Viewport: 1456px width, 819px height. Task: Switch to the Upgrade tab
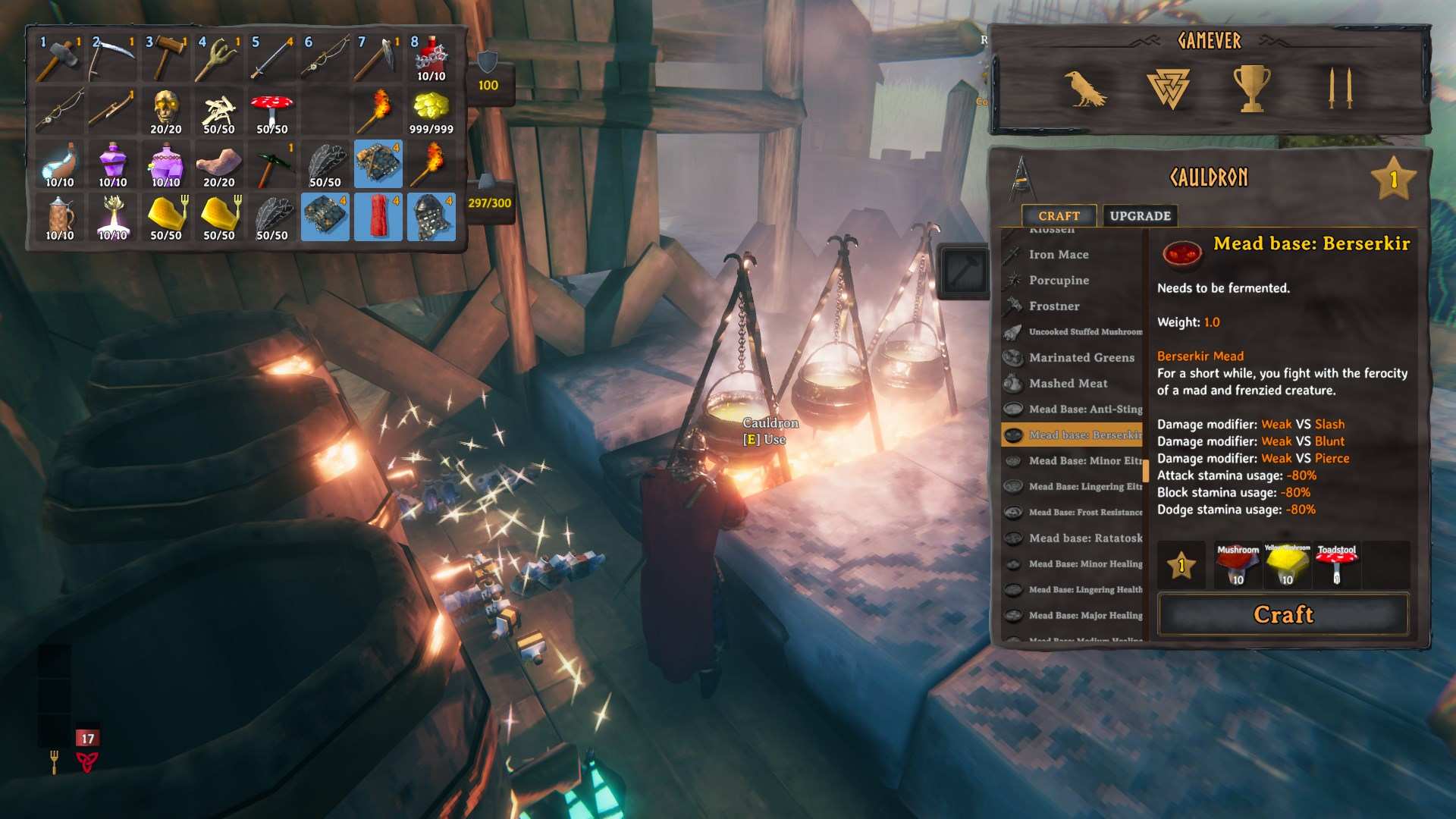pos(1140,216)
